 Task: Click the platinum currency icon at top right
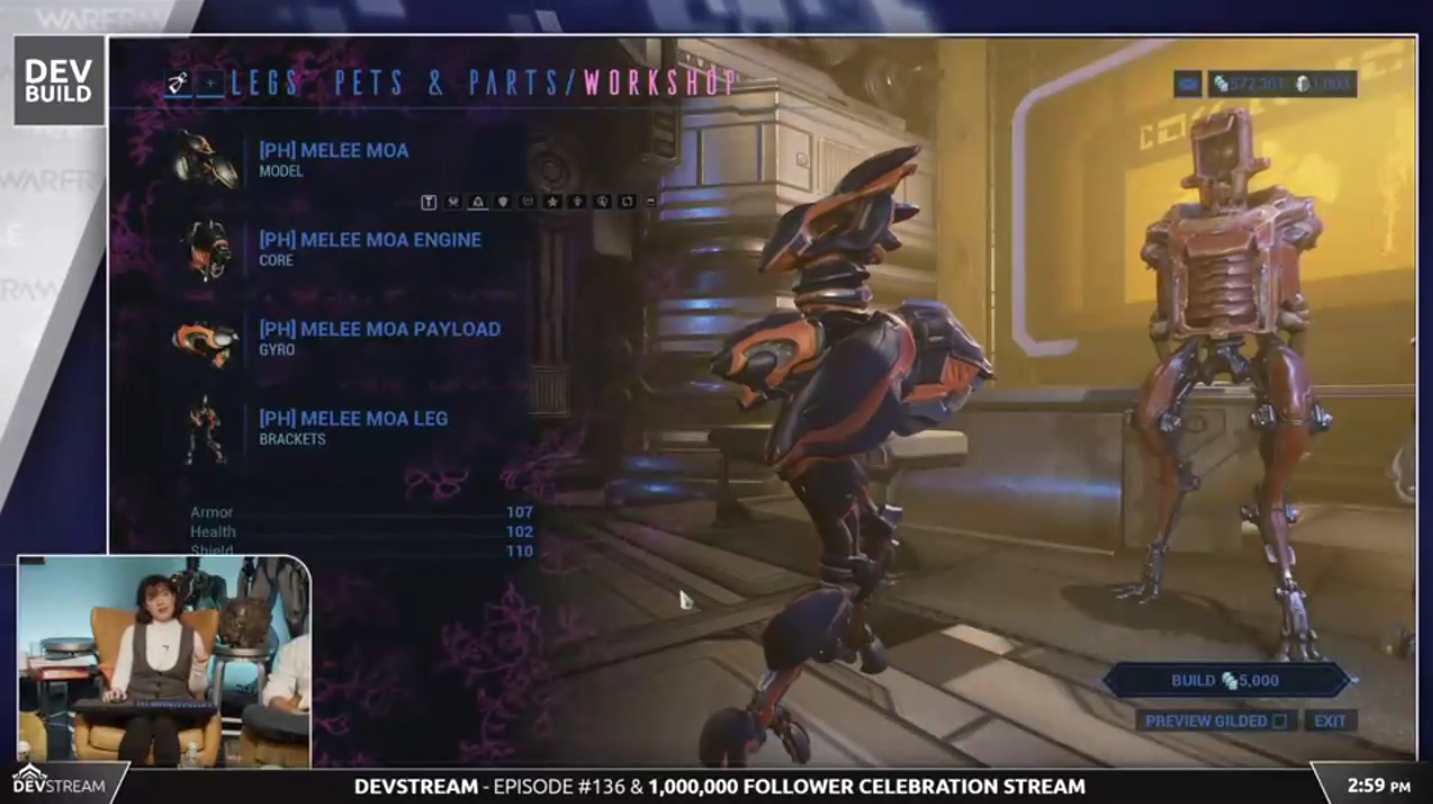click(x=1302, y=85)
